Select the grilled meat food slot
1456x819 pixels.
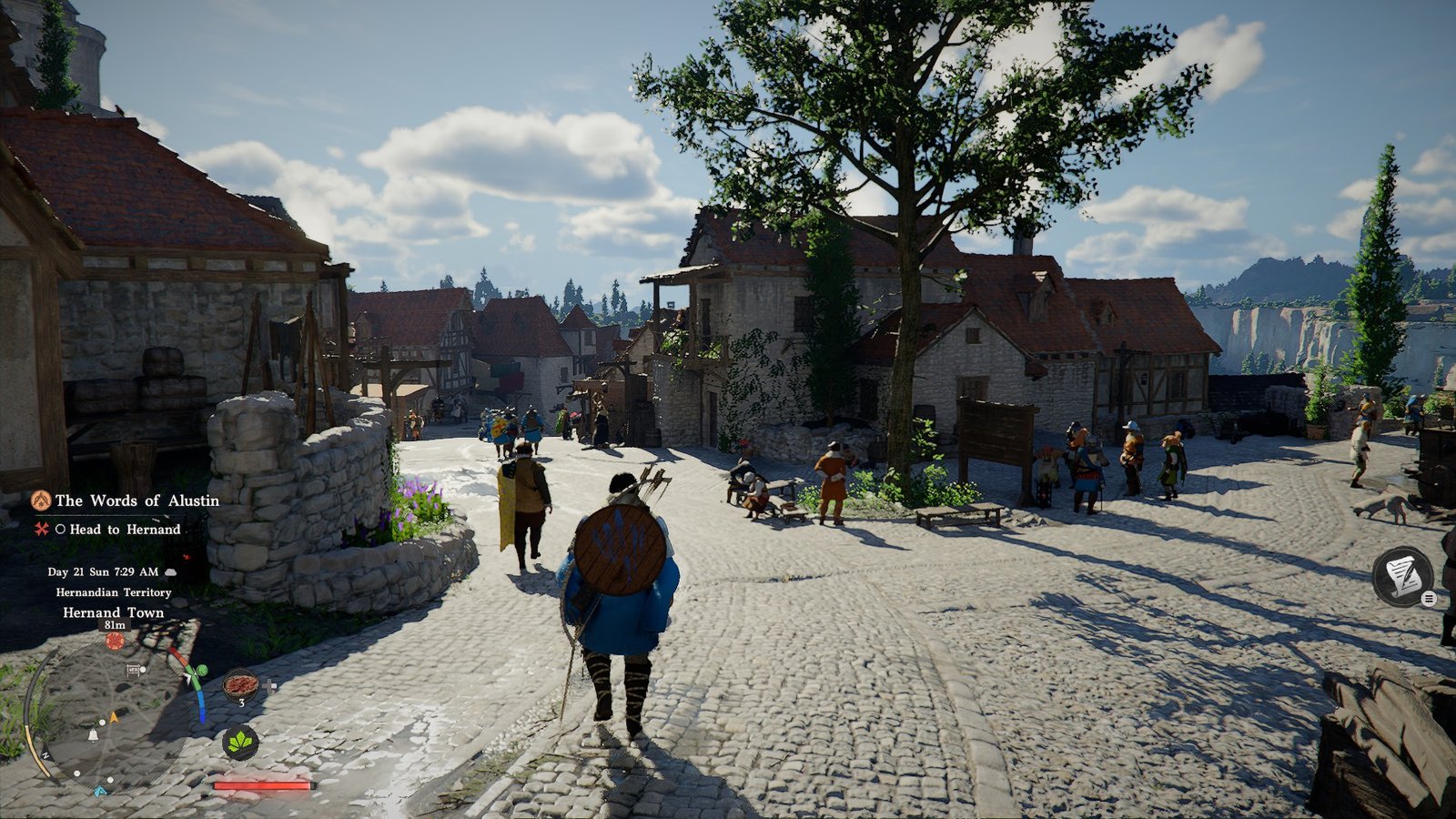(x=241, y=684)
